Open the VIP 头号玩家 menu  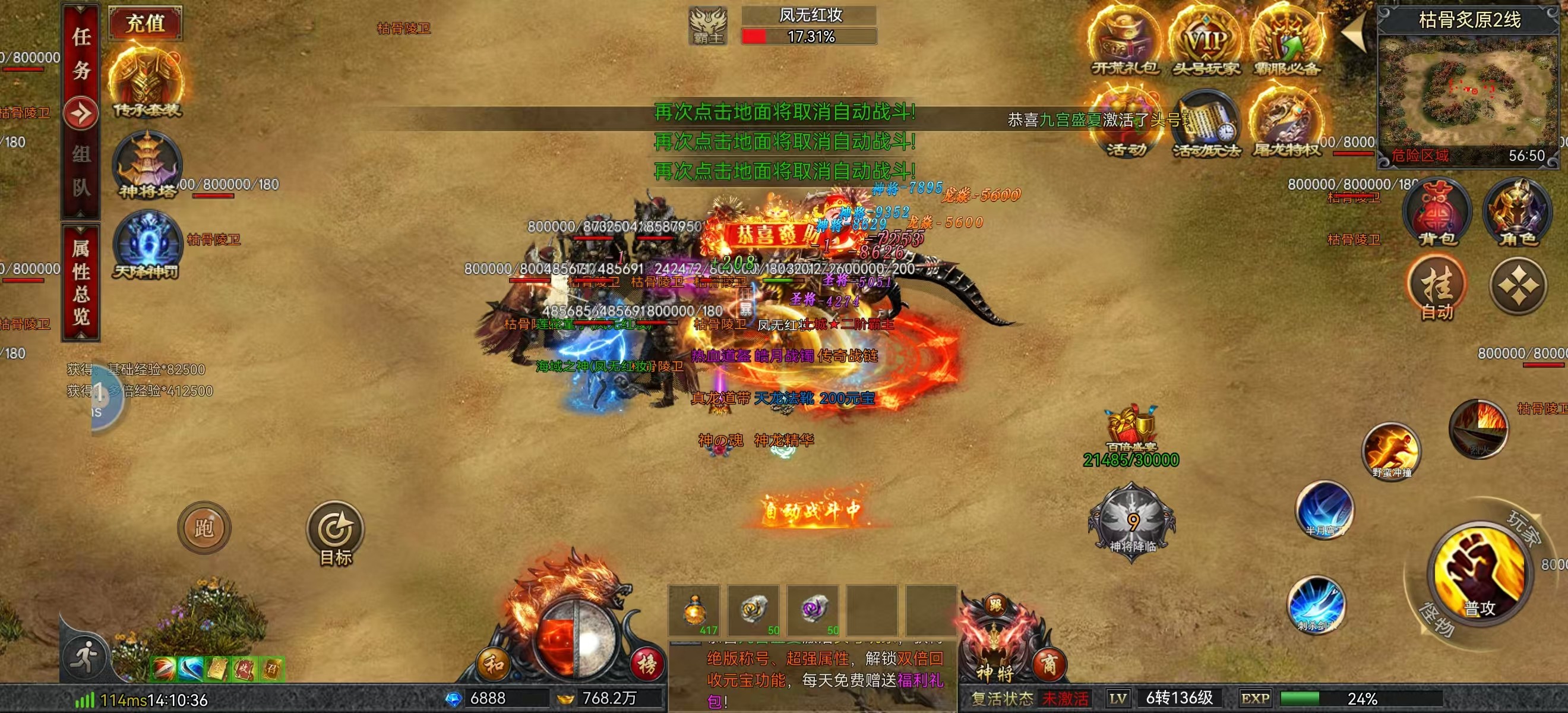[x=1206, y=44]
